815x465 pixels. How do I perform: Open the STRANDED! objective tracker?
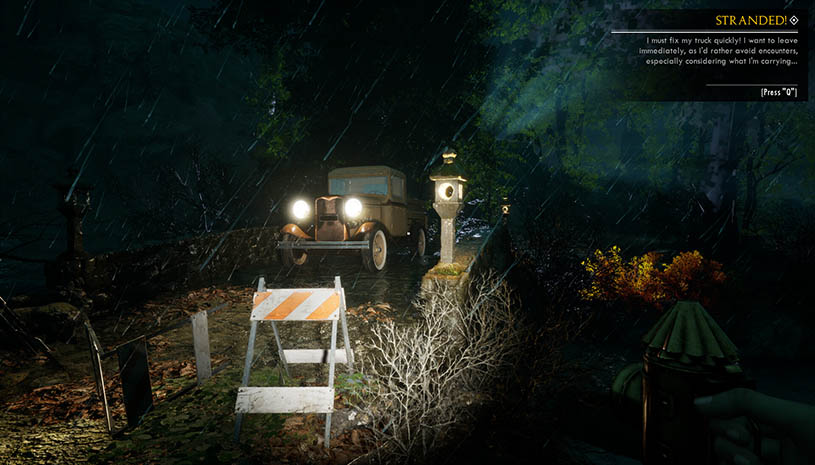point(750,20)
